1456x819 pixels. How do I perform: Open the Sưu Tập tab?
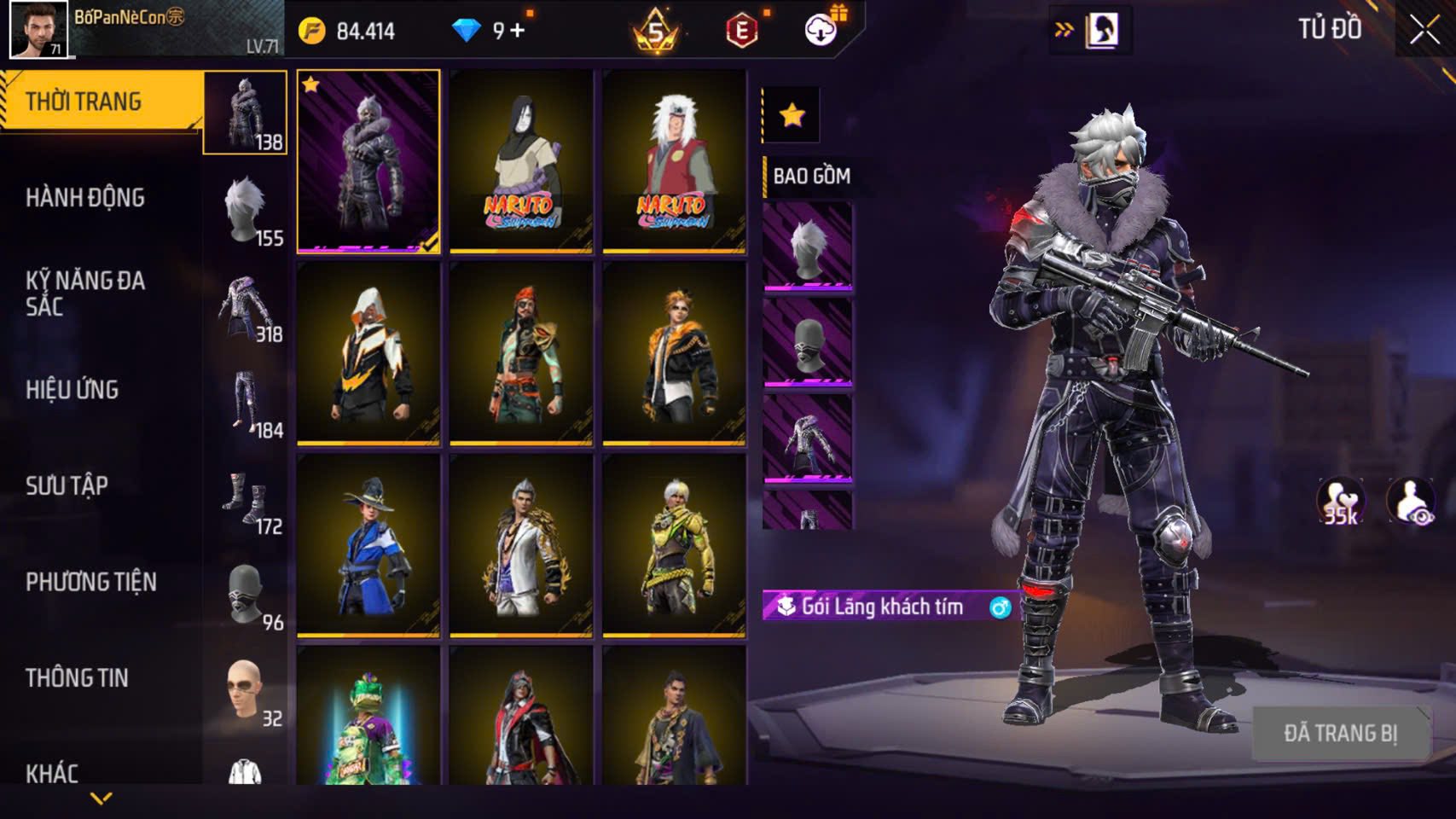point(67,486)
